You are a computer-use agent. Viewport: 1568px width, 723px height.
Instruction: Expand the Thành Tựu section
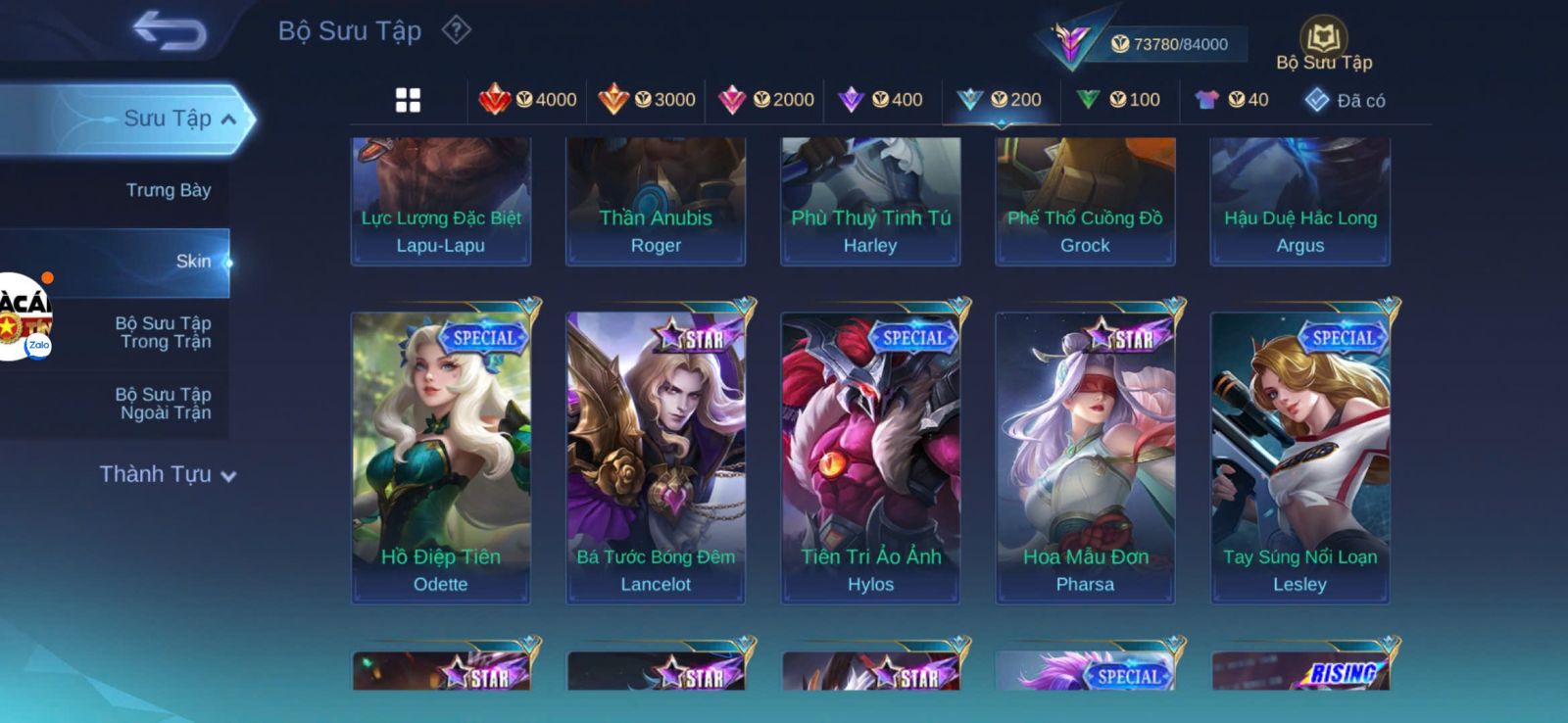click(168, 475)
